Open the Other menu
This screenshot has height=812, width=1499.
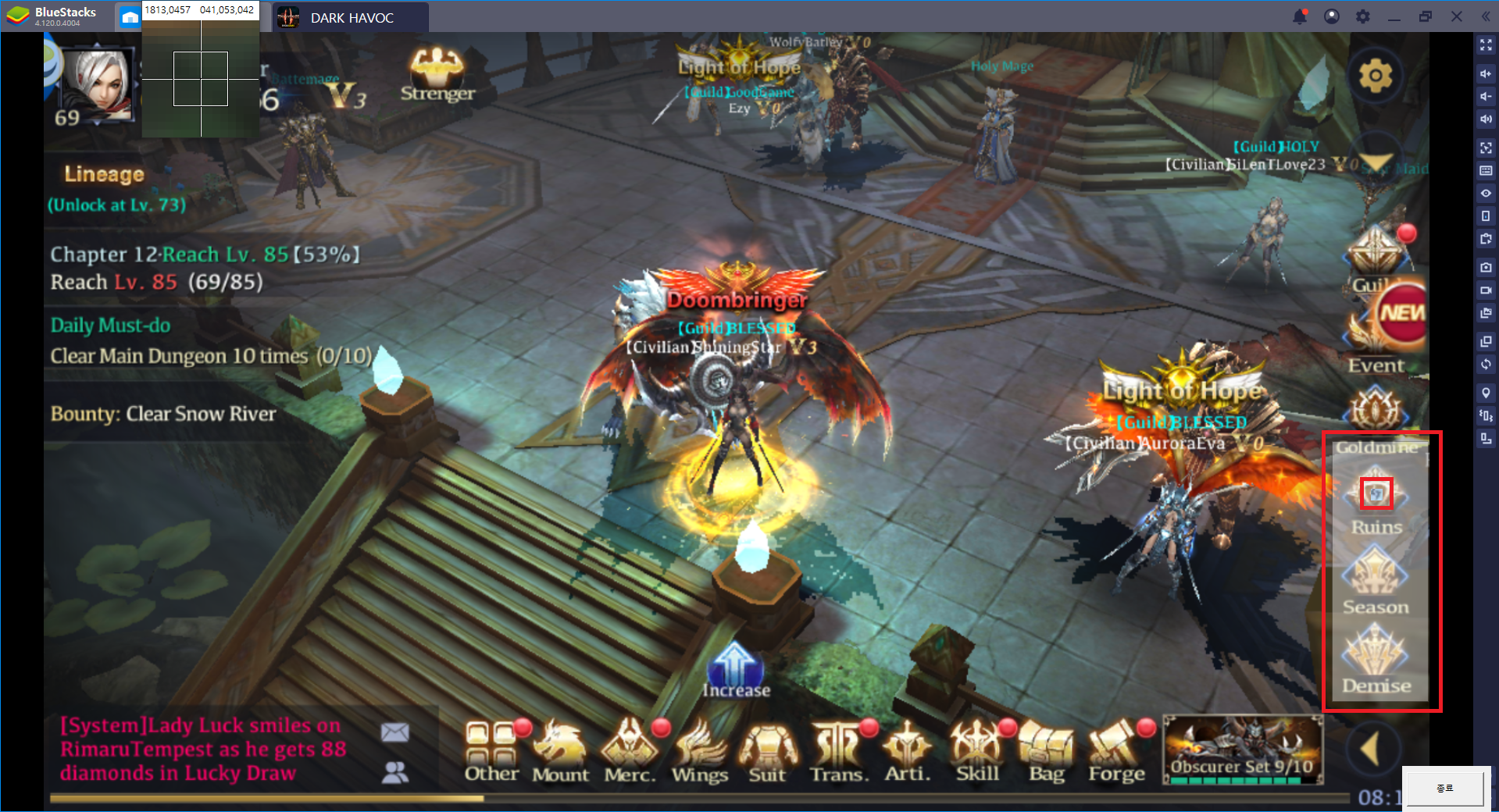click(x=491, y=750)
